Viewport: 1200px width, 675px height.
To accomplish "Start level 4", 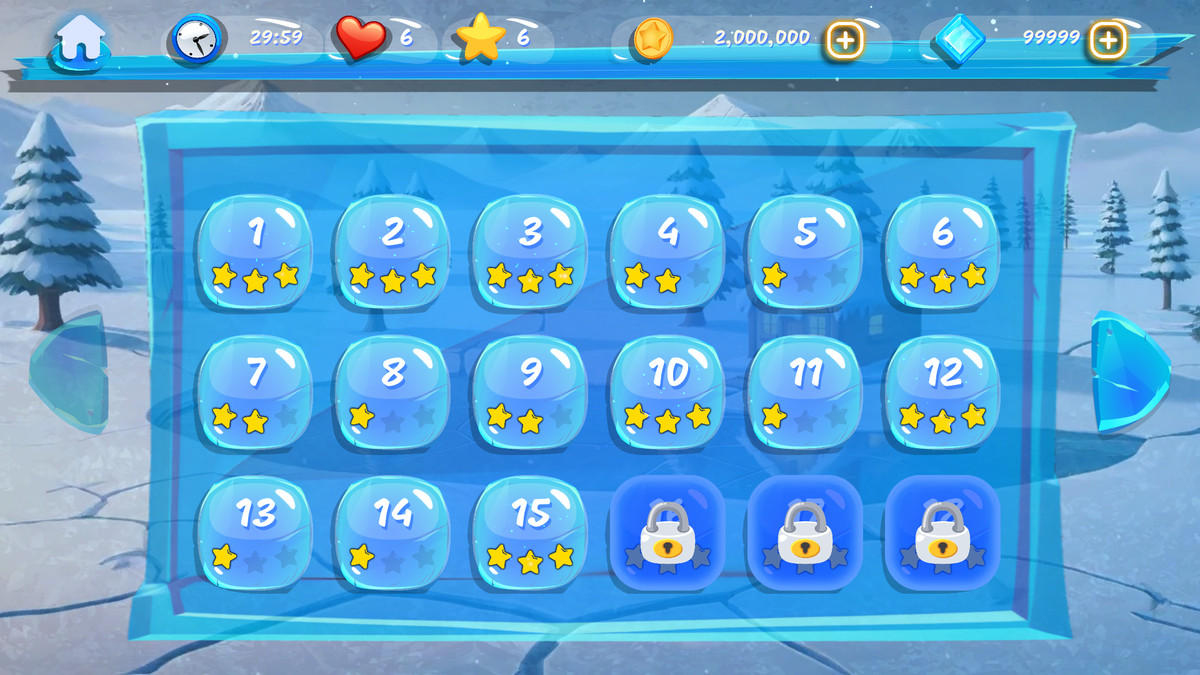I will 668,252.
